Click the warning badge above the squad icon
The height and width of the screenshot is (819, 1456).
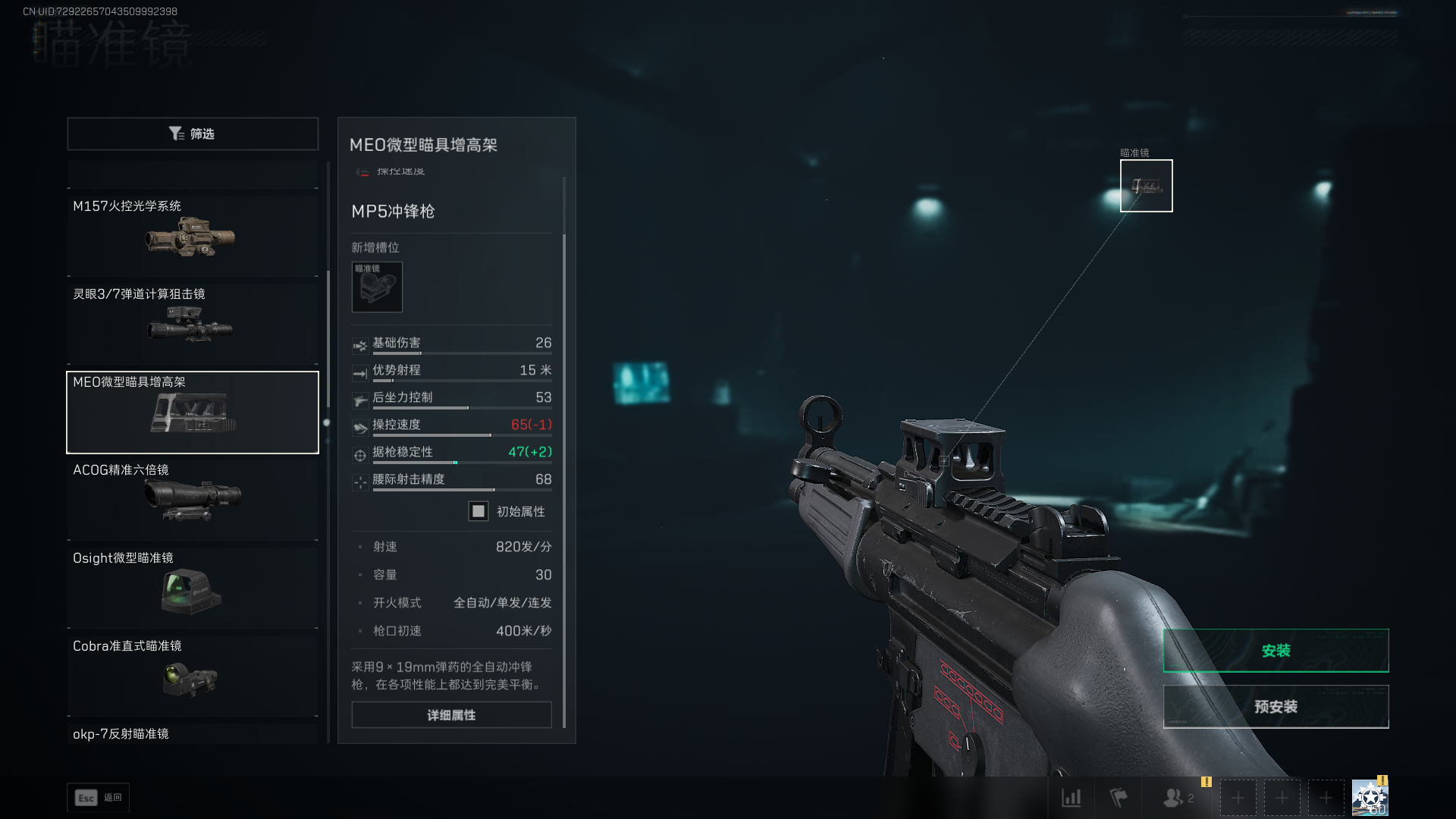1206,780
